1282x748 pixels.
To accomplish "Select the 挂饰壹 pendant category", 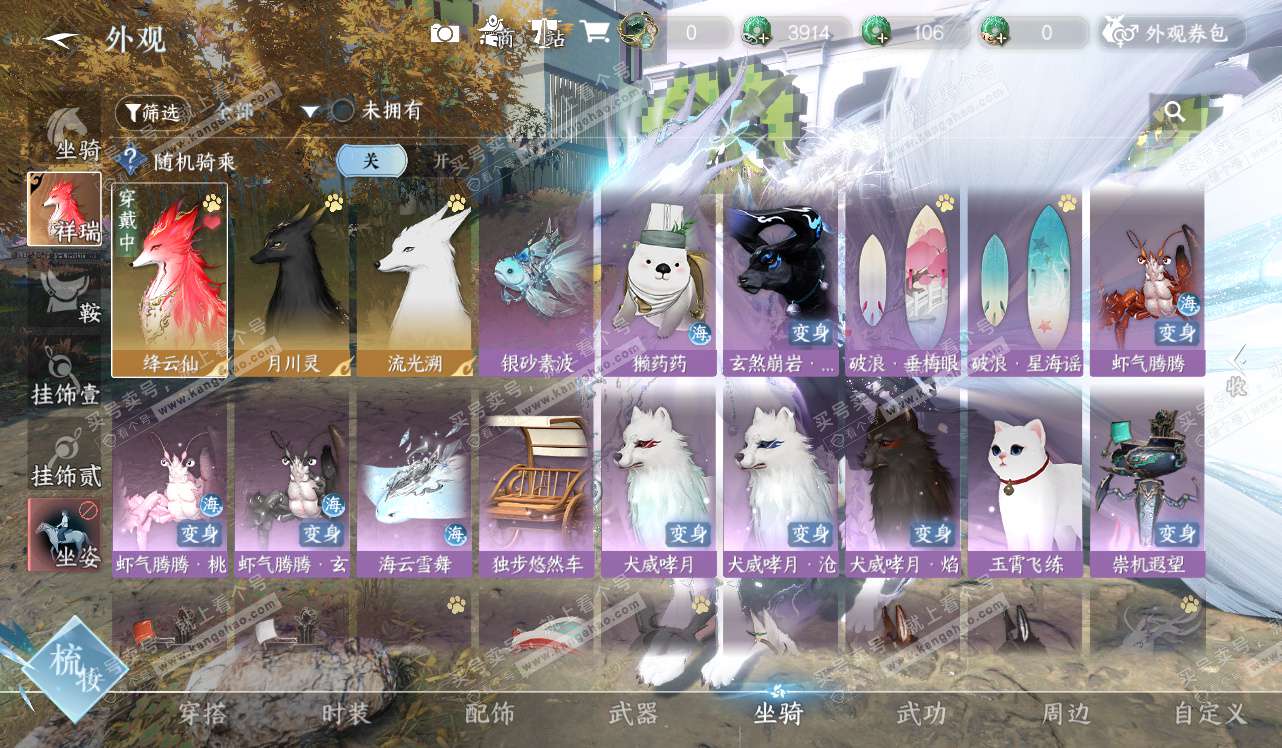I will [65, 375].
